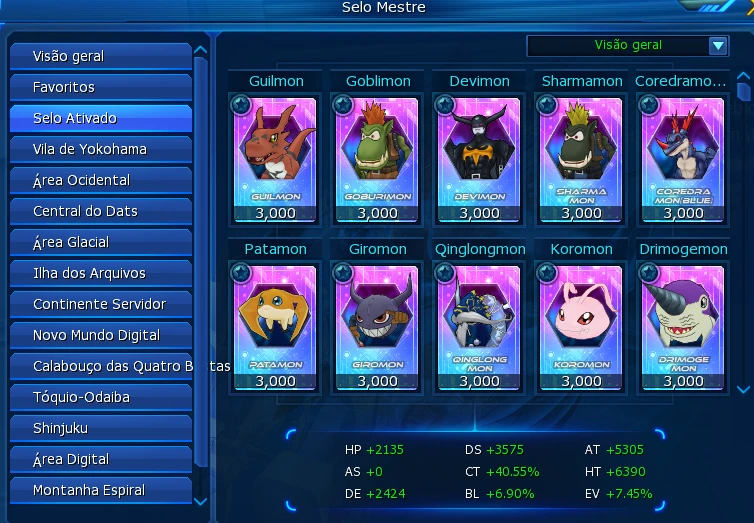Open the Visão geral dropdown

717,45
